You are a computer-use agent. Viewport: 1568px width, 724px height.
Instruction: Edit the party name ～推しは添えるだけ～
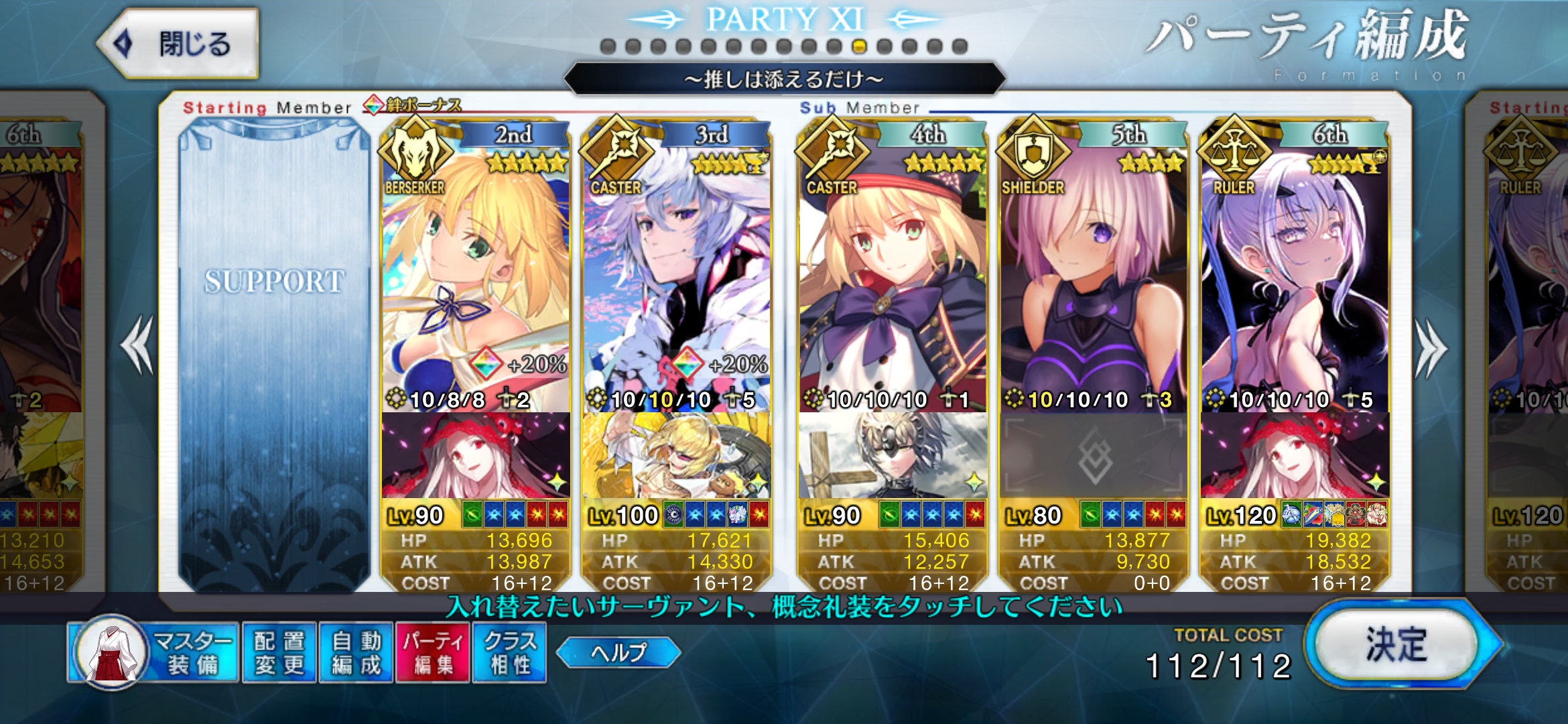784,80
